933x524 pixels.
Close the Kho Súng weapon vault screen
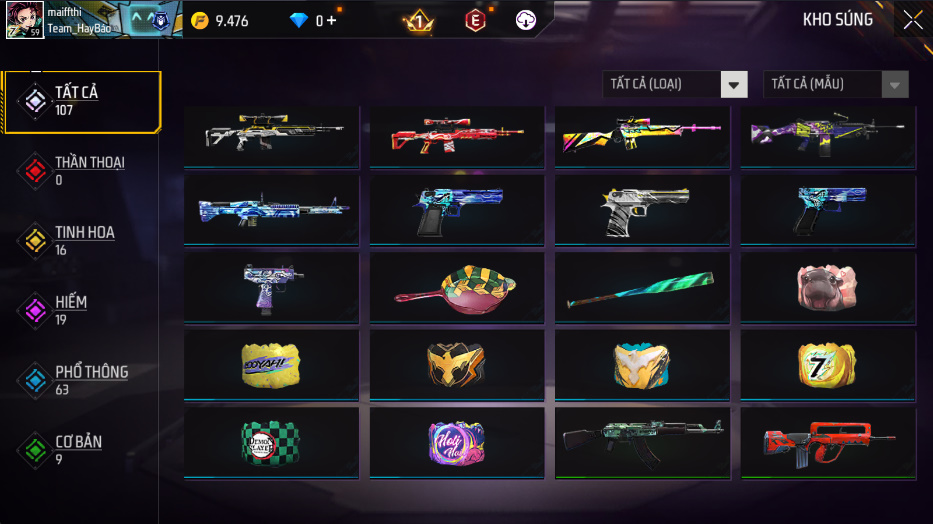click(x=912, y=20)
